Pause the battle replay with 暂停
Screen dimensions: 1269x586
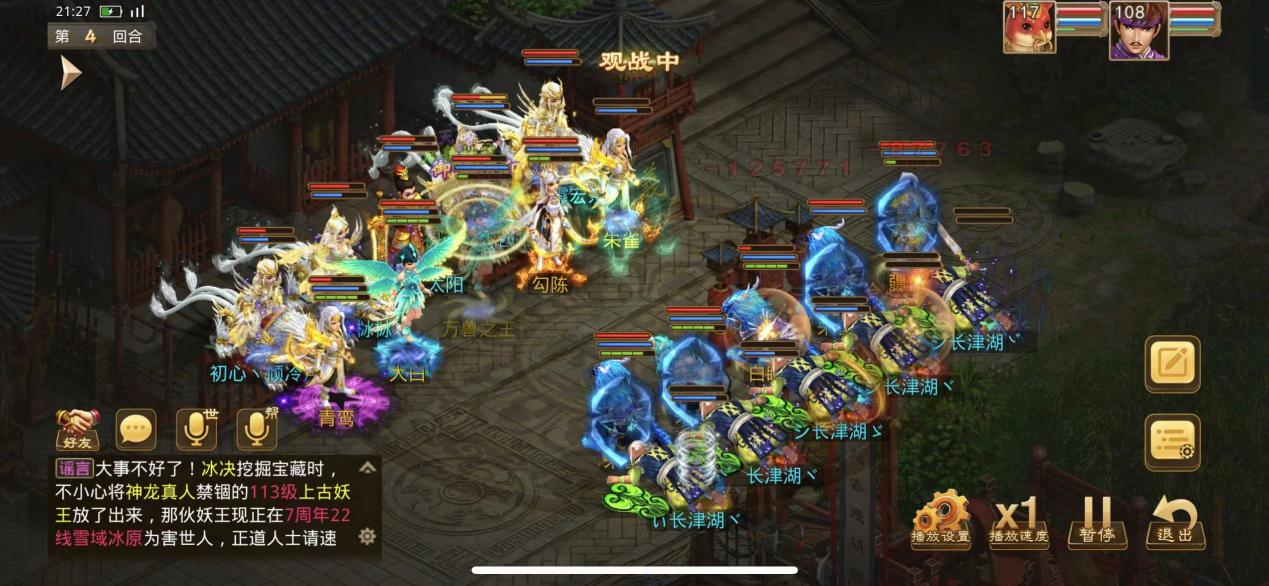1096,520
